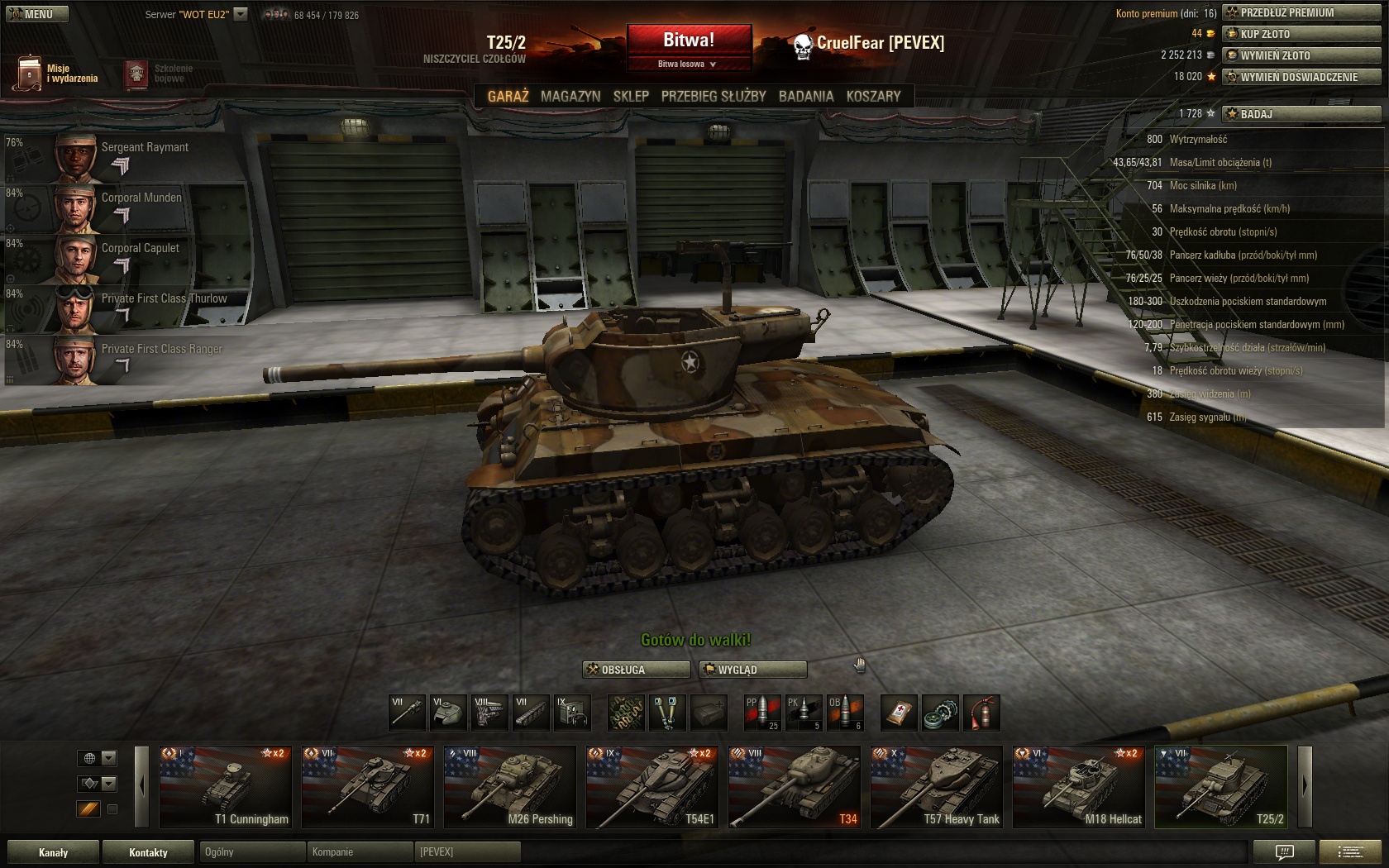Image resolution: width=1389 pixels, height=868 pixels.
Task: Start the battle with the Bitwa! button
Action: coord(689,40)
